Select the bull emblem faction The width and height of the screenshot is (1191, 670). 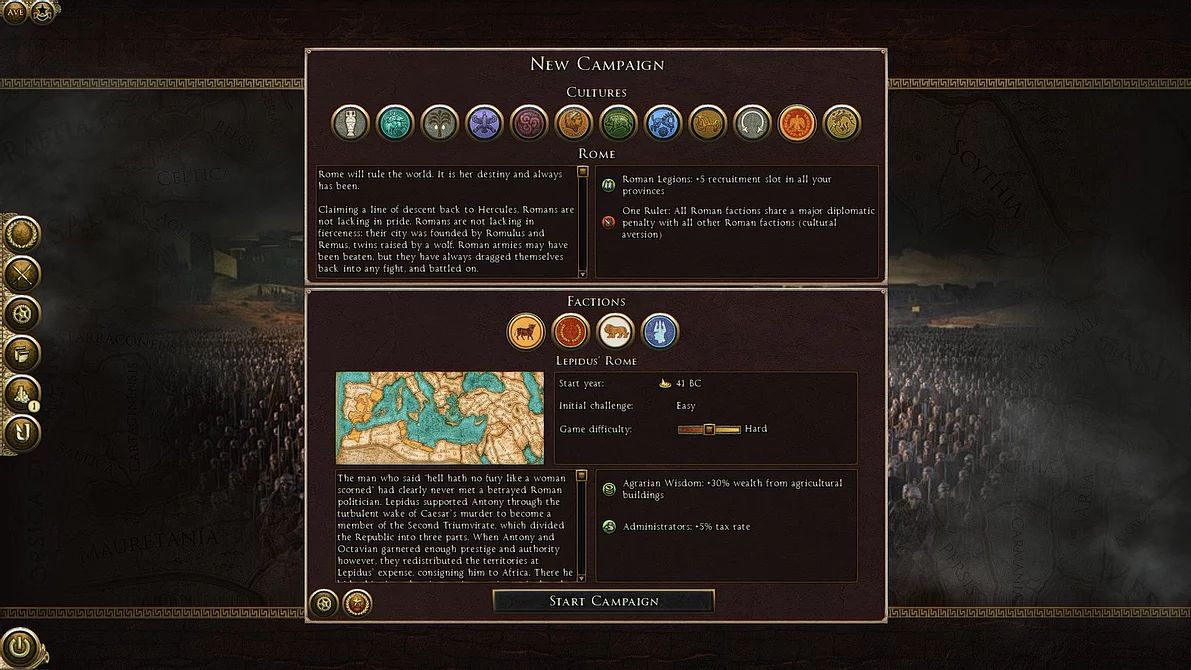526,331
